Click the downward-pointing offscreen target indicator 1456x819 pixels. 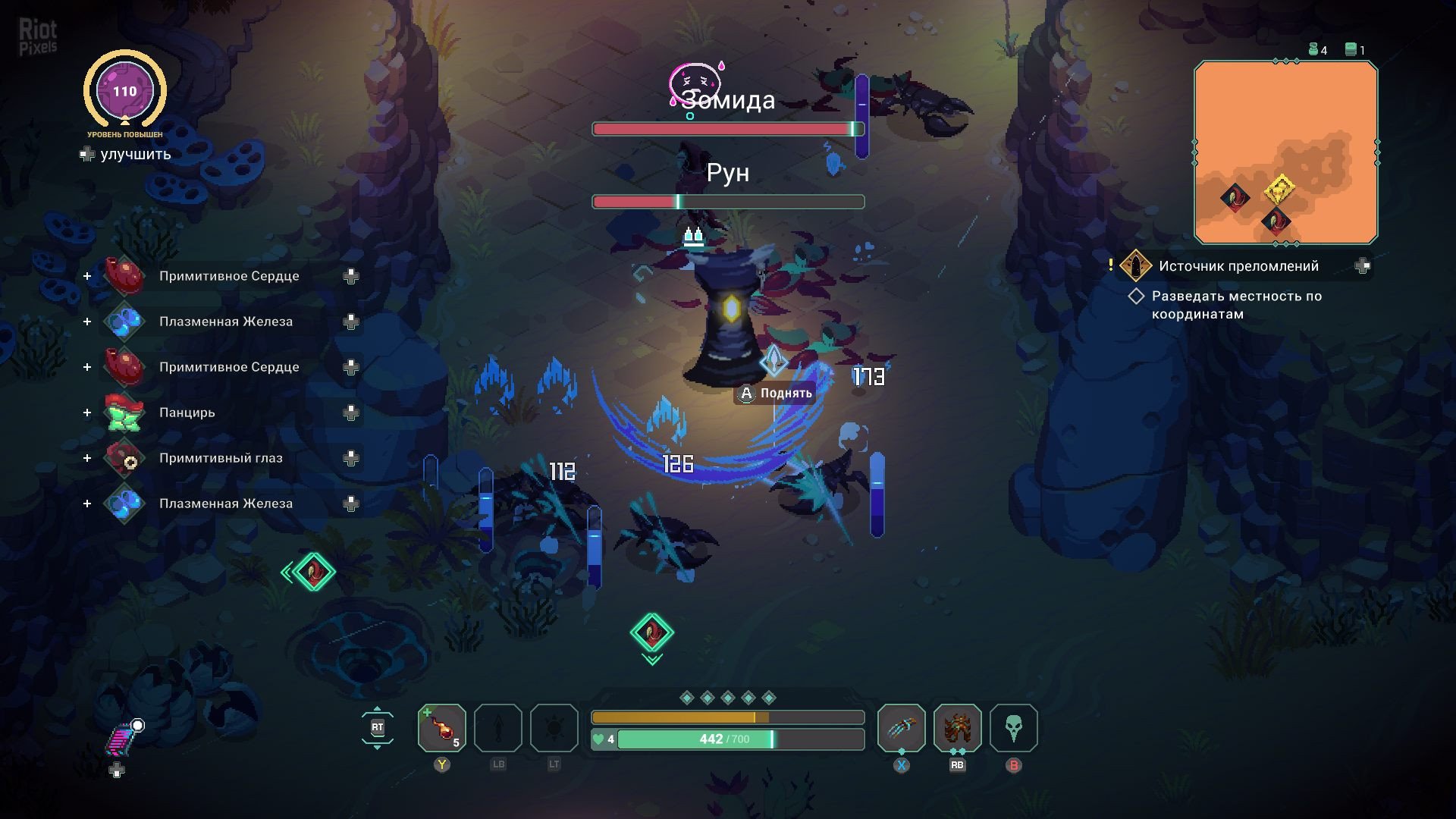pyautogui.click(x=651, y=633)
